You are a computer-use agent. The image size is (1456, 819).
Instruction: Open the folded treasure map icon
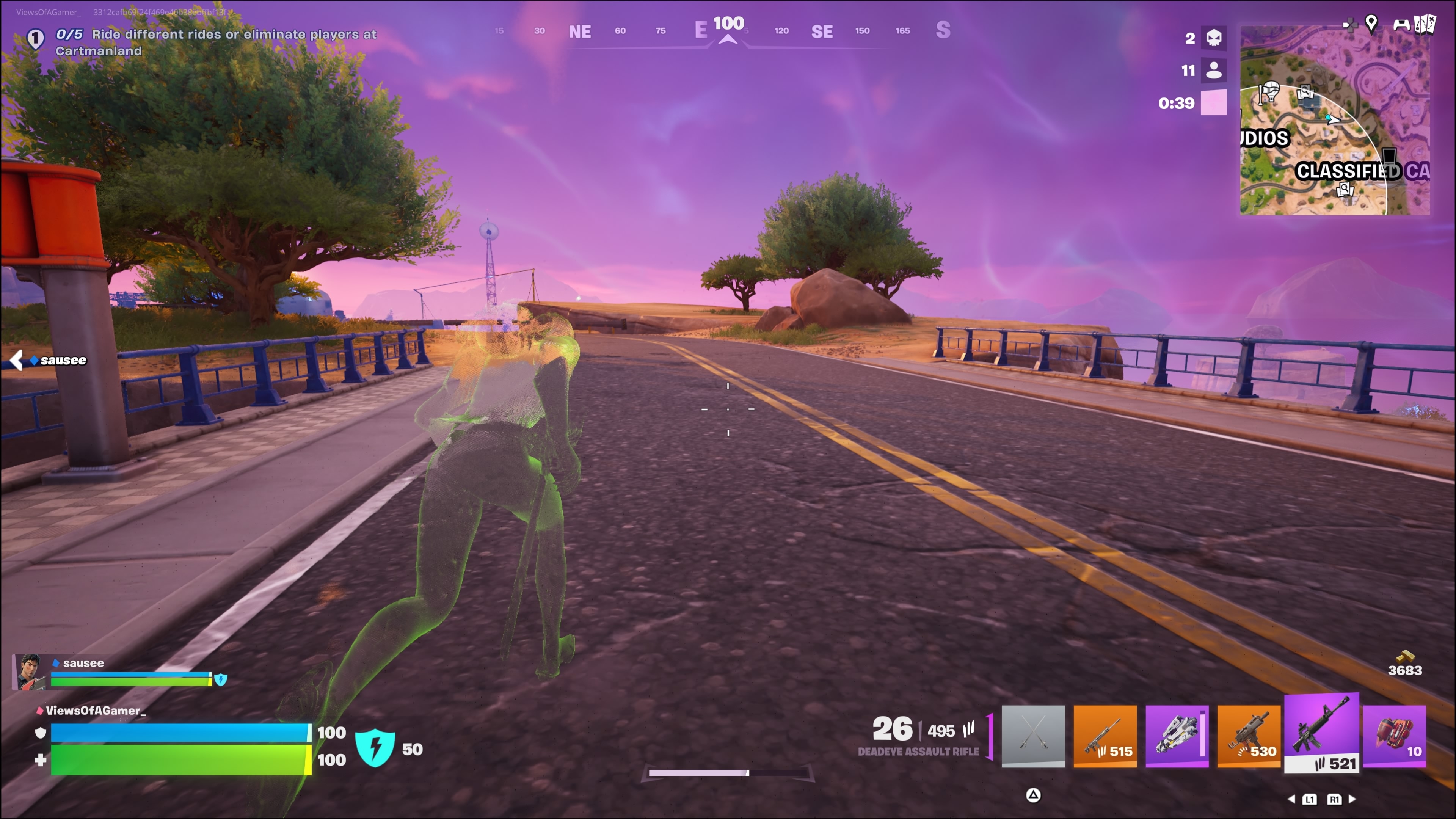1425,24
